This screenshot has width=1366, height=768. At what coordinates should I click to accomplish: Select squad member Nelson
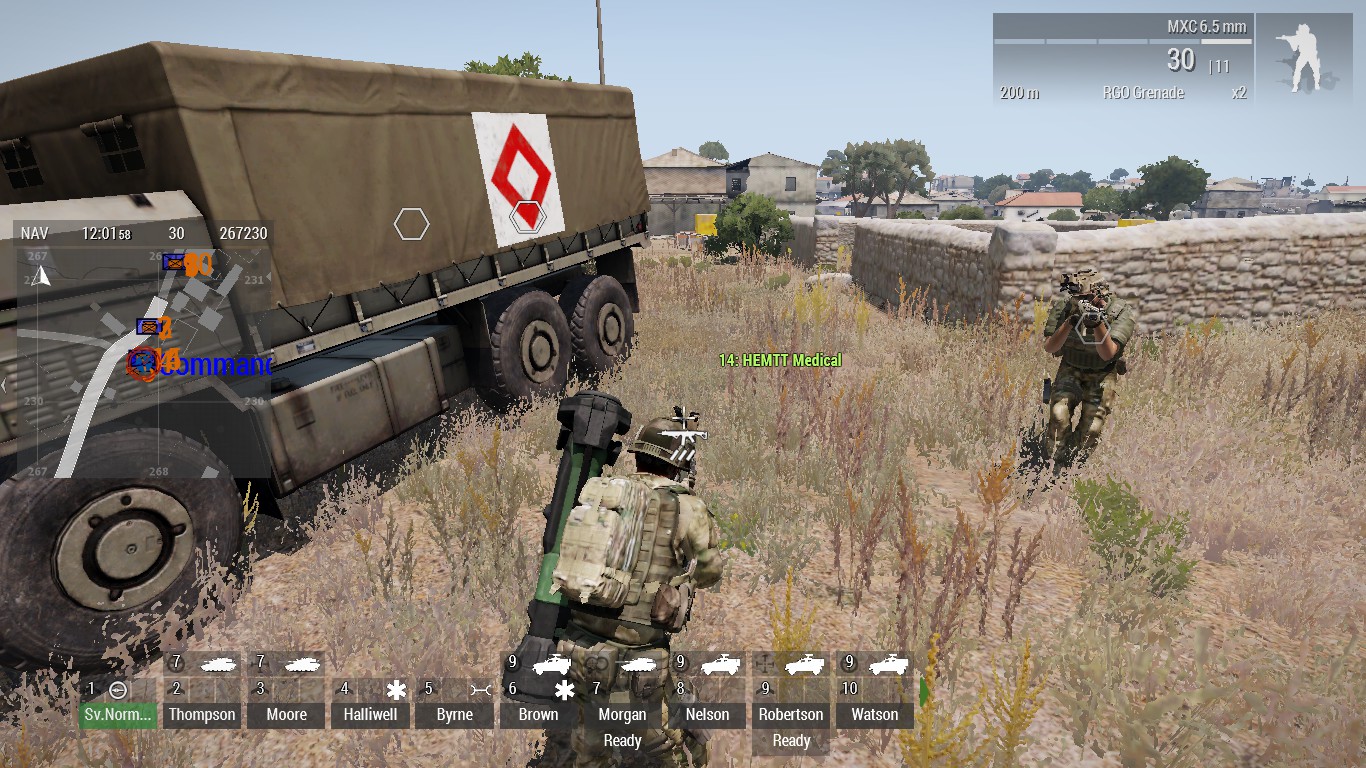707,714
